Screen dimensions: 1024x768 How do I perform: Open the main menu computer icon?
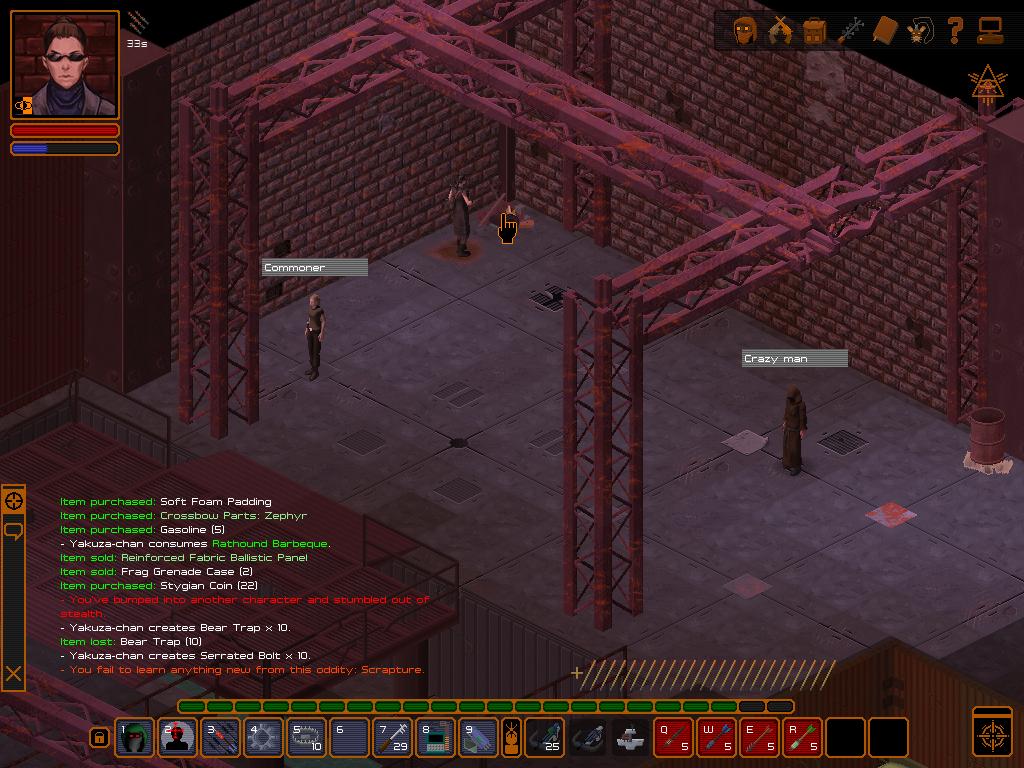pyautogui.click(x=990, y=31)
